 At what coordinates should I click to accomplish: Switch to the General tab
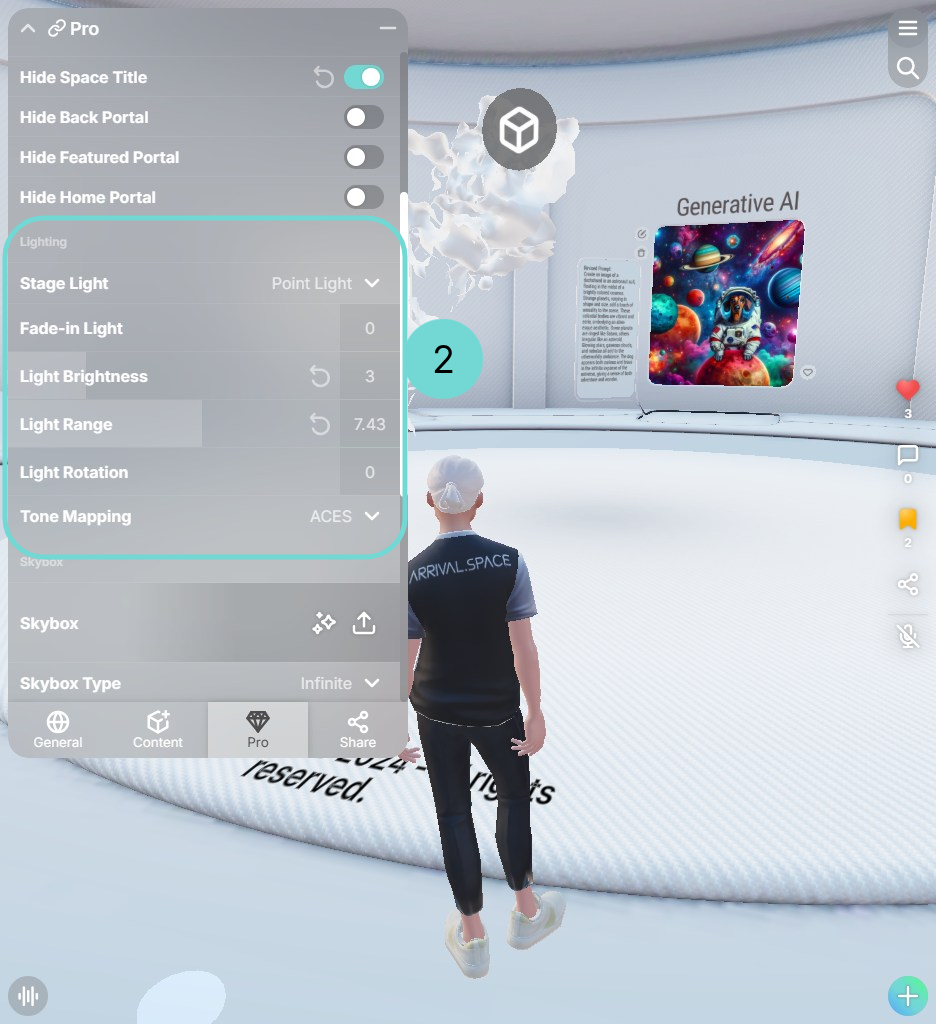point(58,729)
